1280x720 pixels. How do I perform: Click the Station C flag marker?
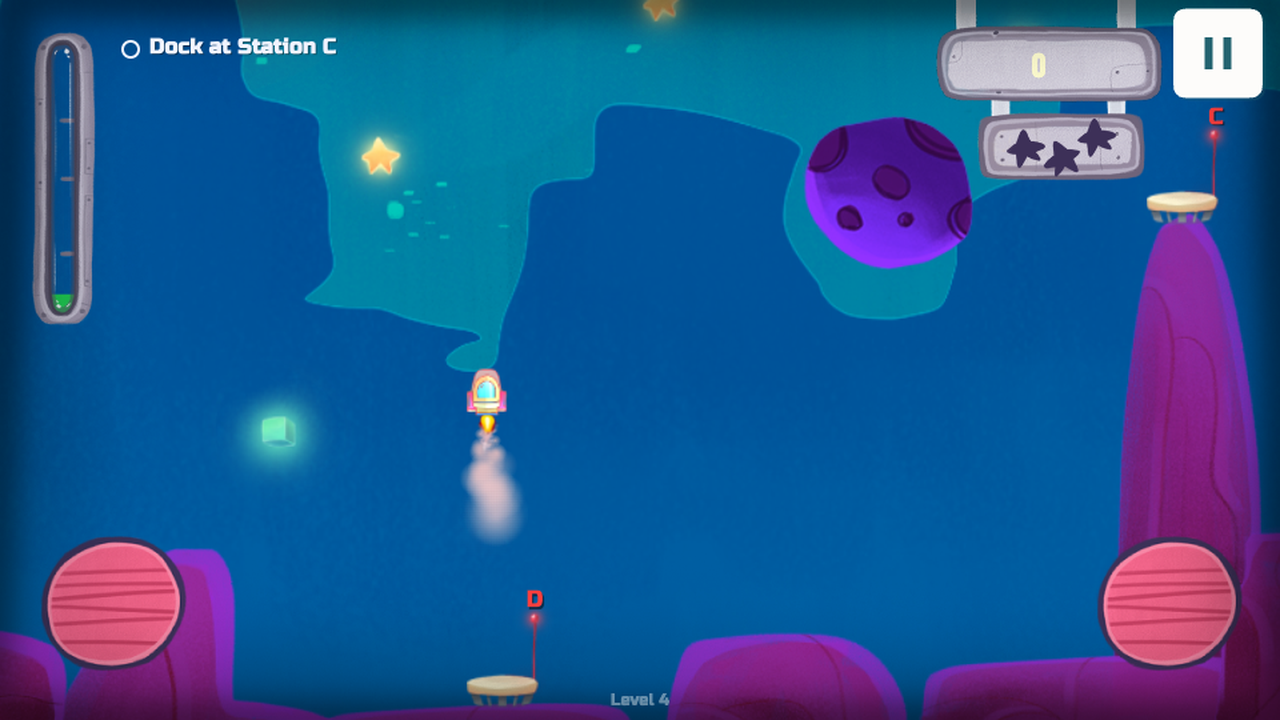point(1215,117)
